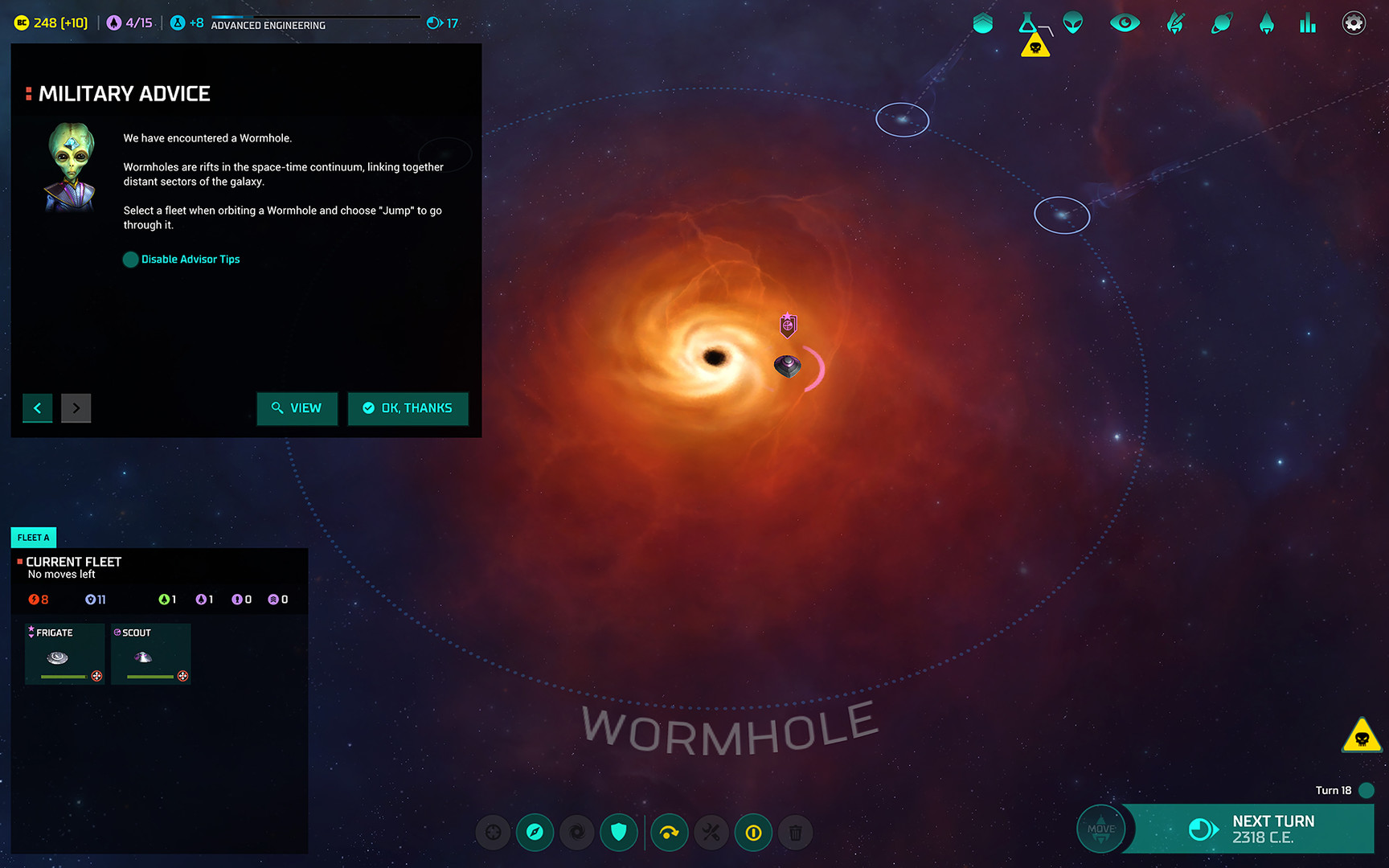Open the settings gear menu
Viewport: 1389px width, 868px height.
coord(1354,23)
